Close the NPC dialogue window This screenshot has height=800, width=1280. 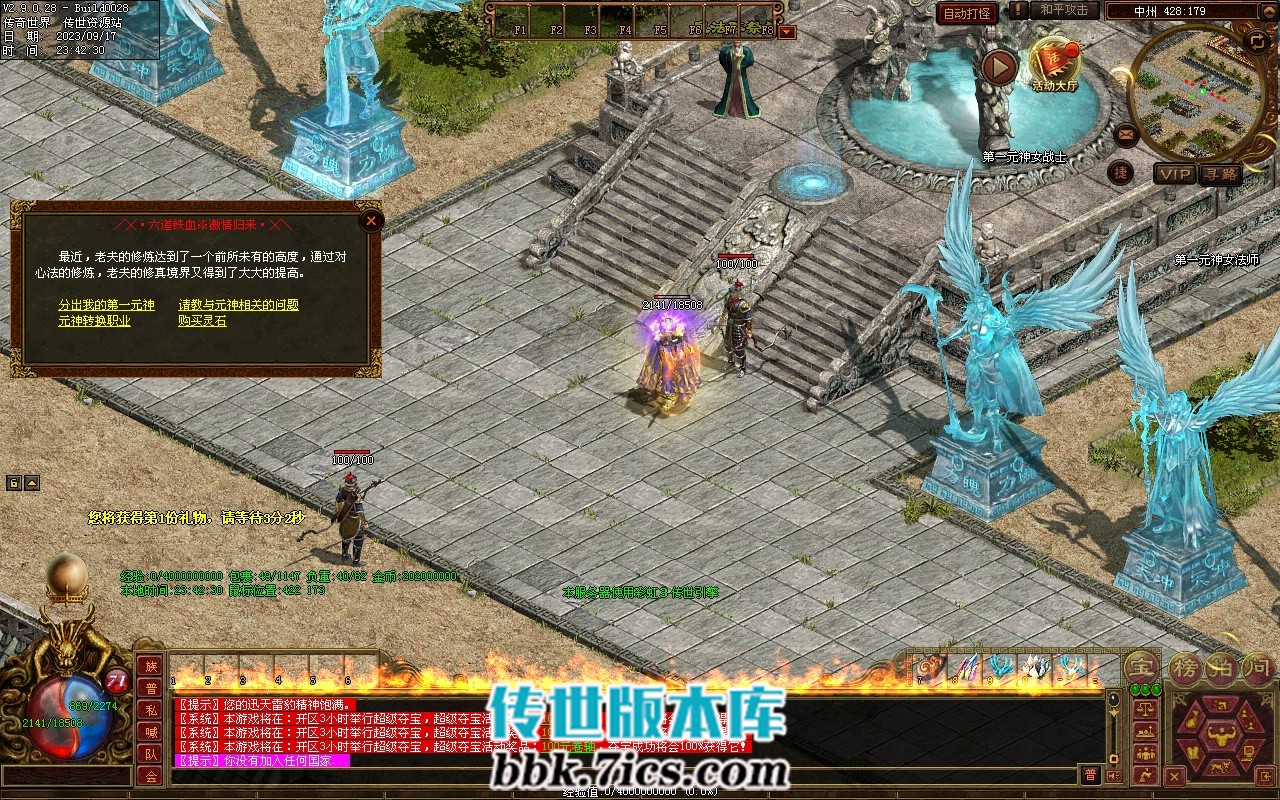(x=371, y=221)
